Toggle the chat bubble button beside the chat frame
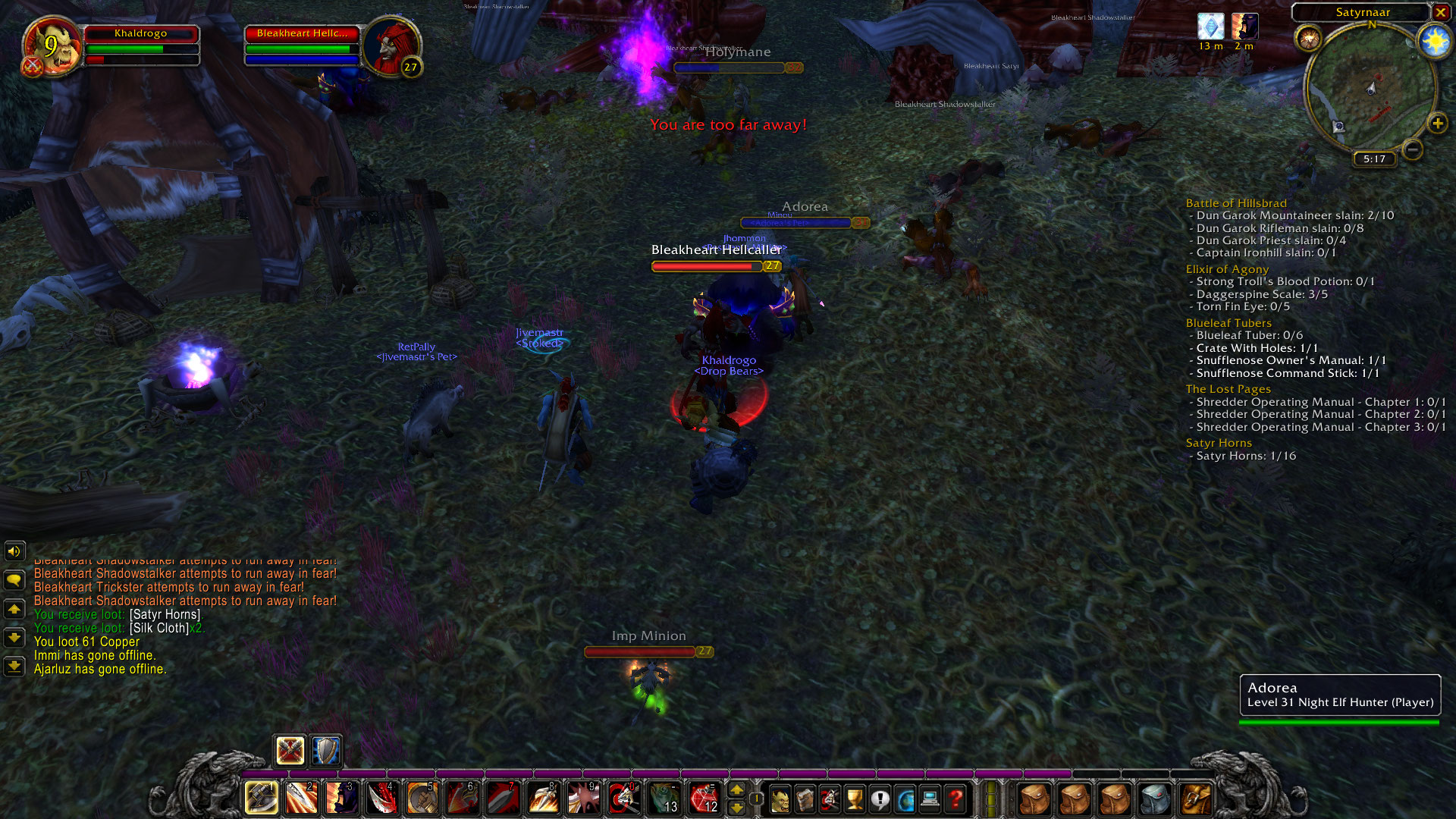 [13, 579]
